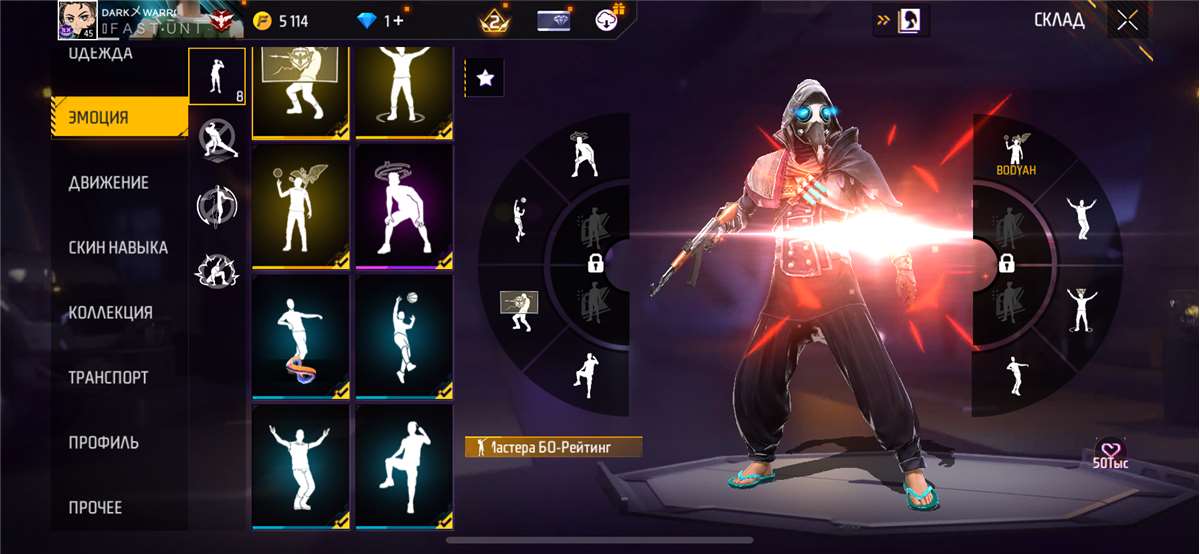
Task: Close the vault with the X button
Action: click(1127, 21)
